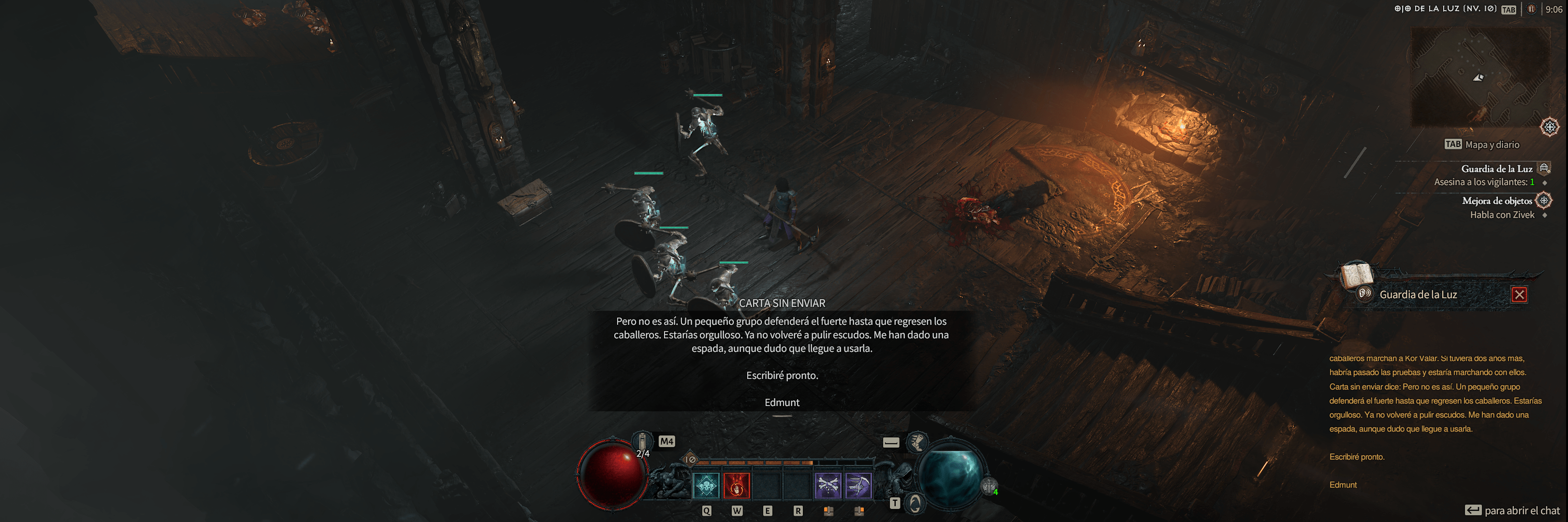Screen dimensions: 1568x522
Task: Activate the winged boot evade icon
Action: pyautogui.click(x=917, y=442)
